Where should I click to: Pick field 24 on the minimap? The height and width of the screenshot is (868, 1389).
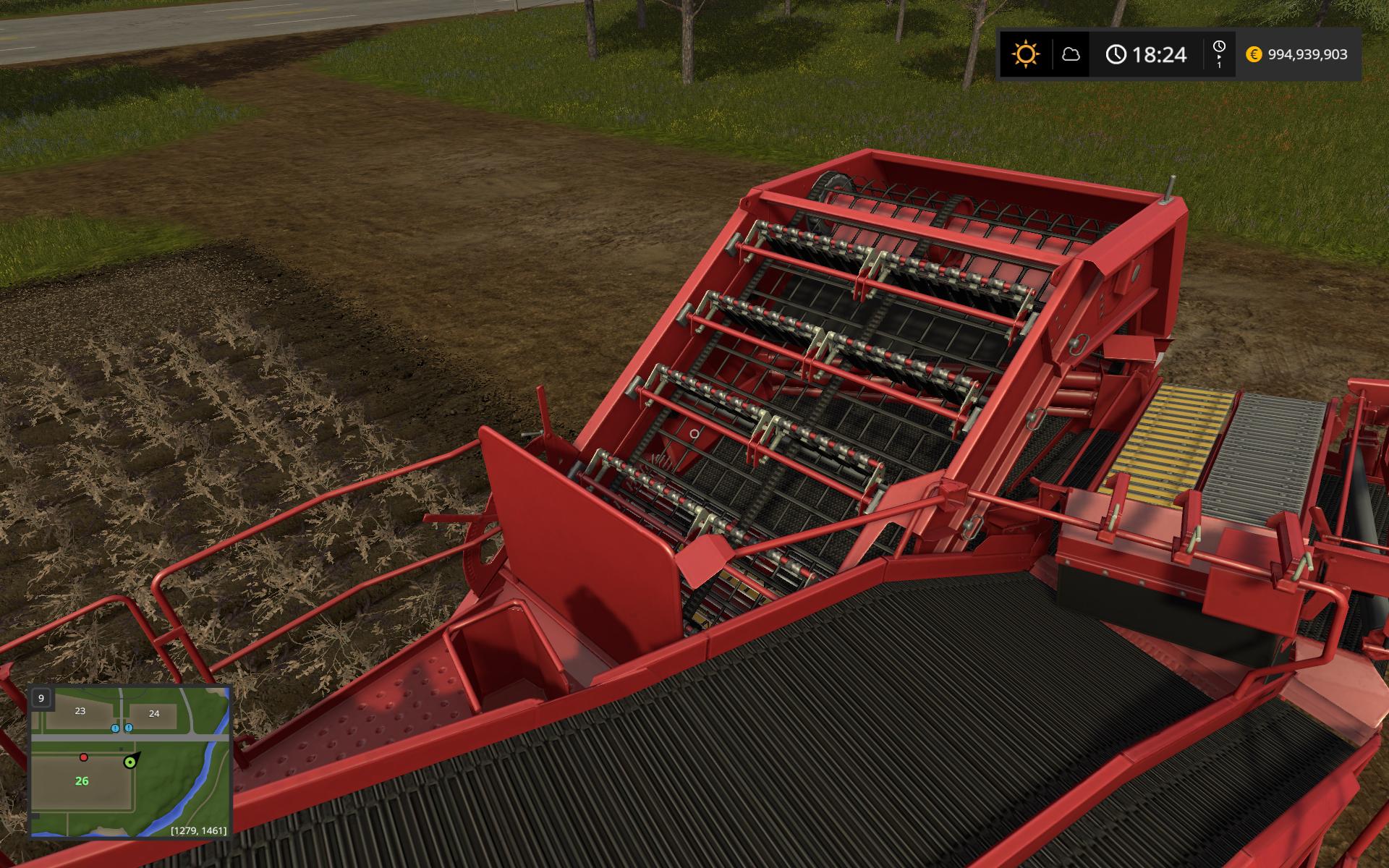tap(154, 713)
